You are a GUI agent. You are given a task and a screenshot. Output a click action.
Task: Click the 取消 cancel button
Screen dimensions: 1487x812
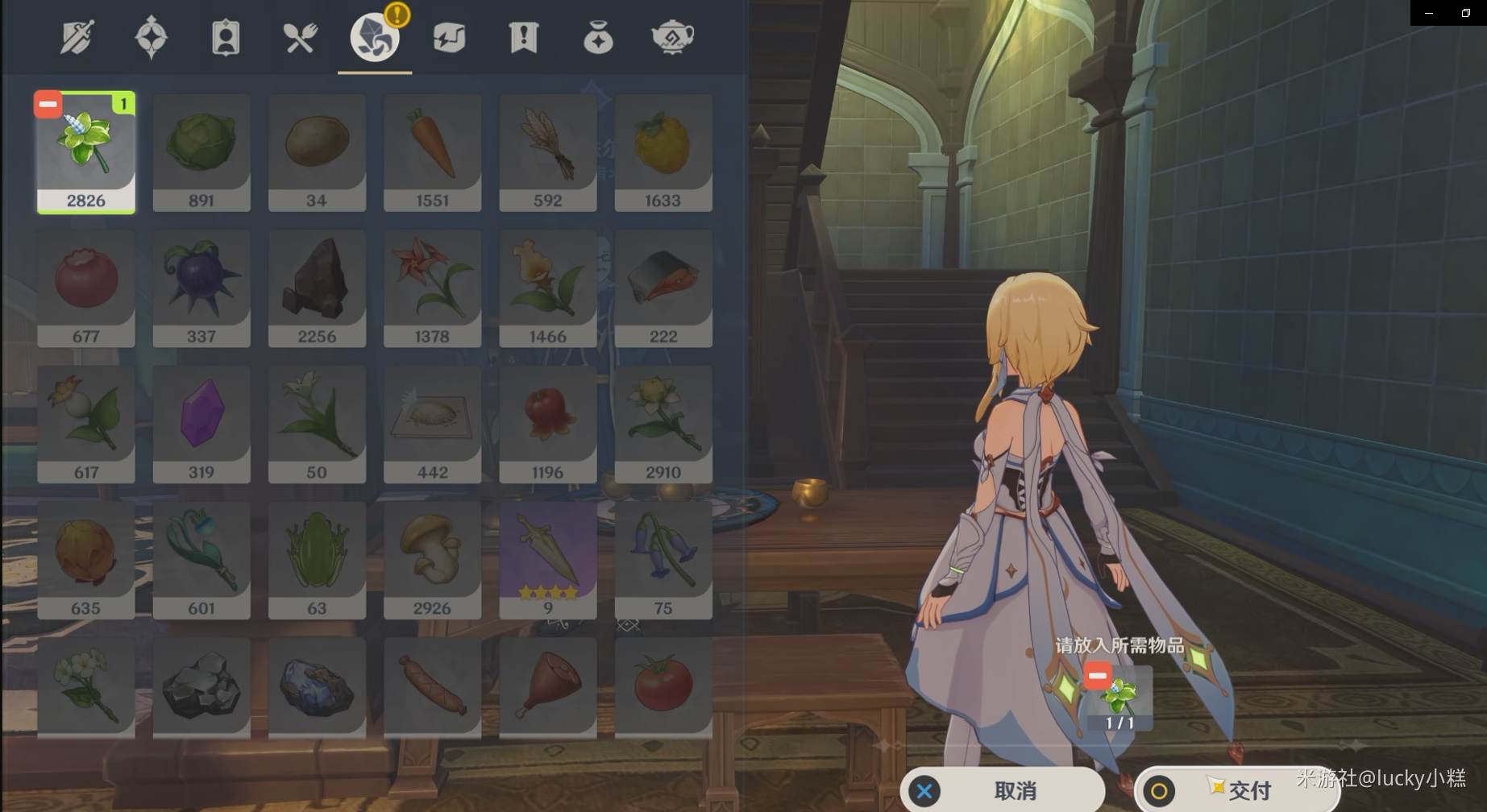click(x=1003, y=790)
